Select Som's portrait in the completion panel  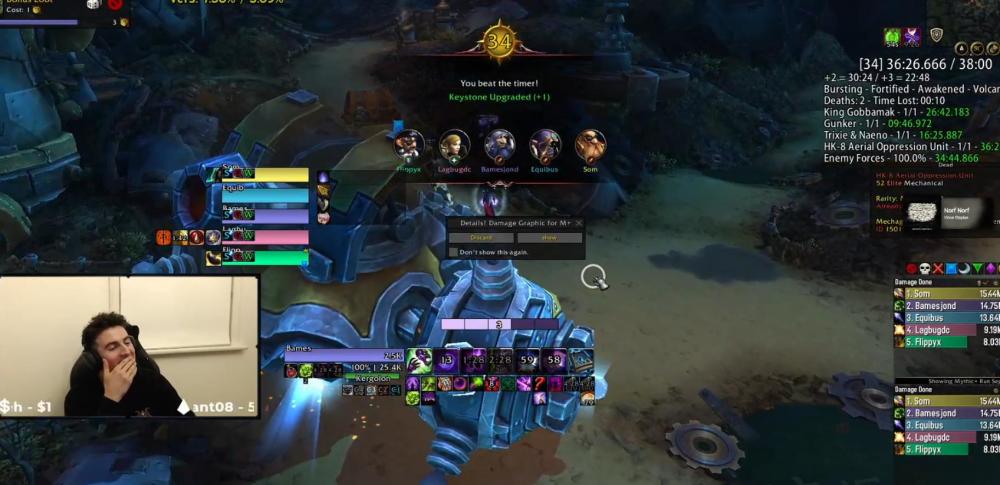590,146
